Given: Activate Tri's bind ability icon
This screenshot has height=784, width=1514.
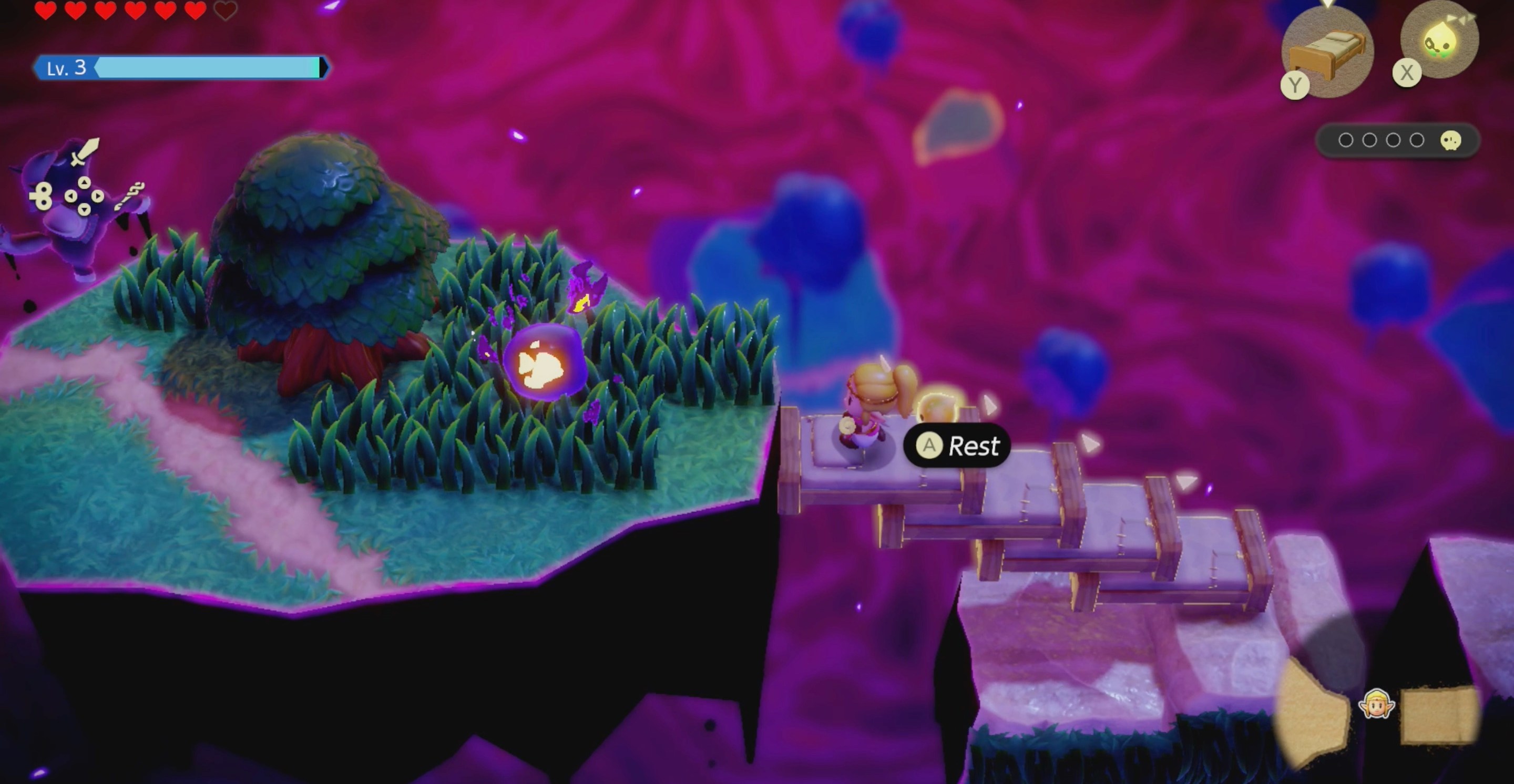Looking at the screenshot, I should pyautogui.click(x=1439, y=41).
